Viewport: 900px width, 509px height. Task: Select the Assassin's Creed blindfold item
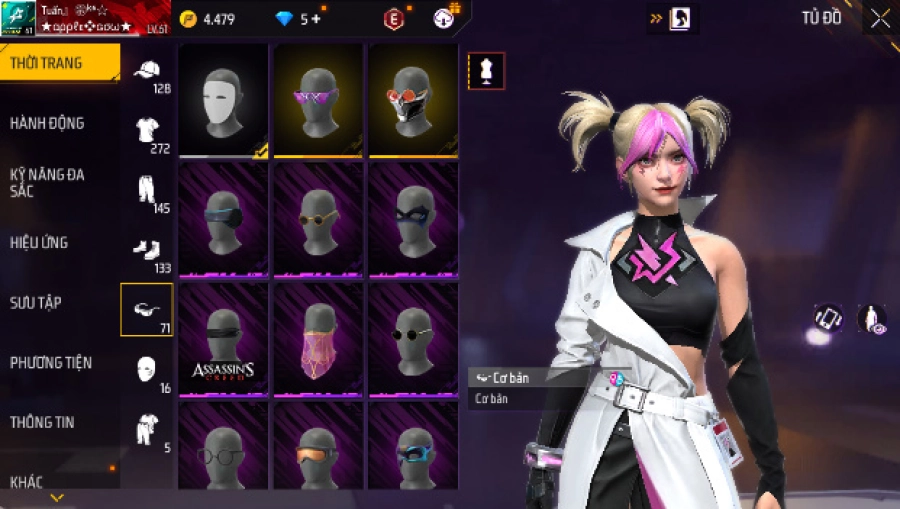click(223, 340)
